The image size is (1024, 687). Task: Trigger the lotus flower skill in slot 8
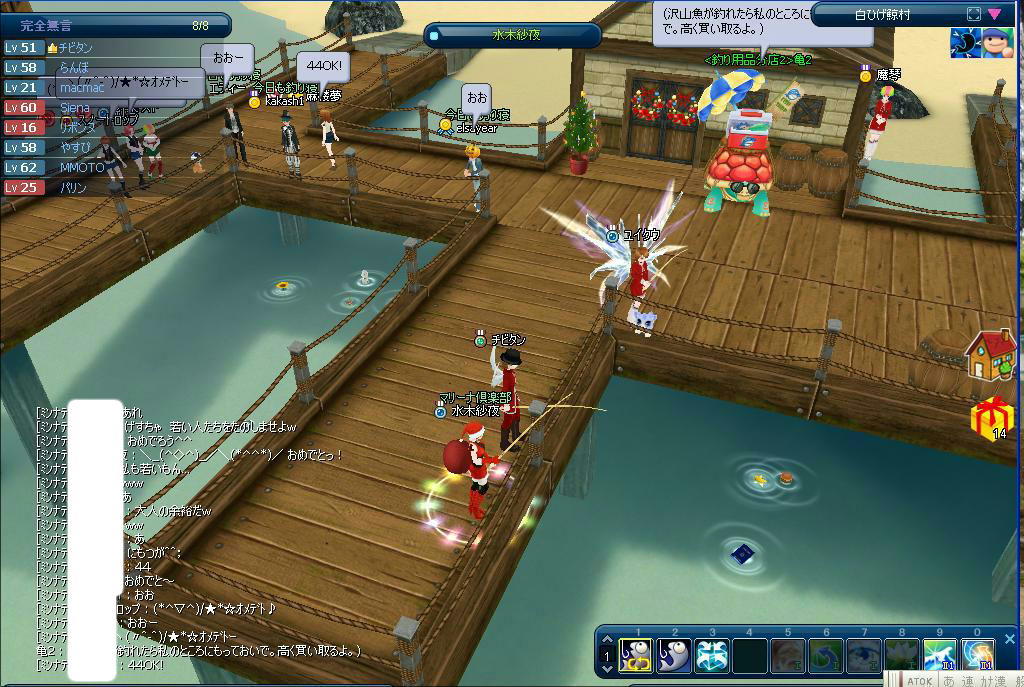(901, 655)
